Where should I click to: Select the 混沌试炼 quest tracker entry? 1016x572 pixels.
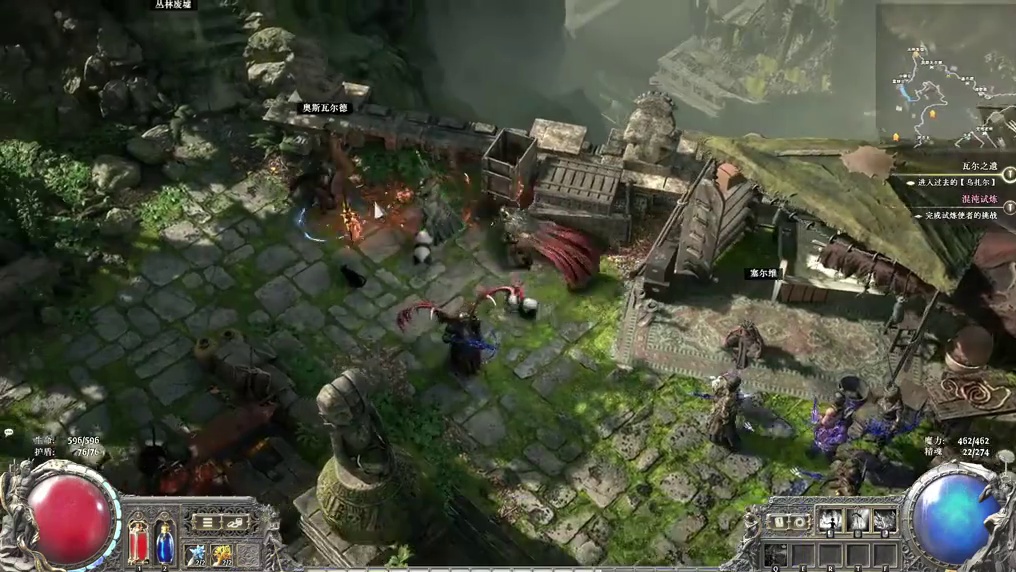click(x=981, y=200)
